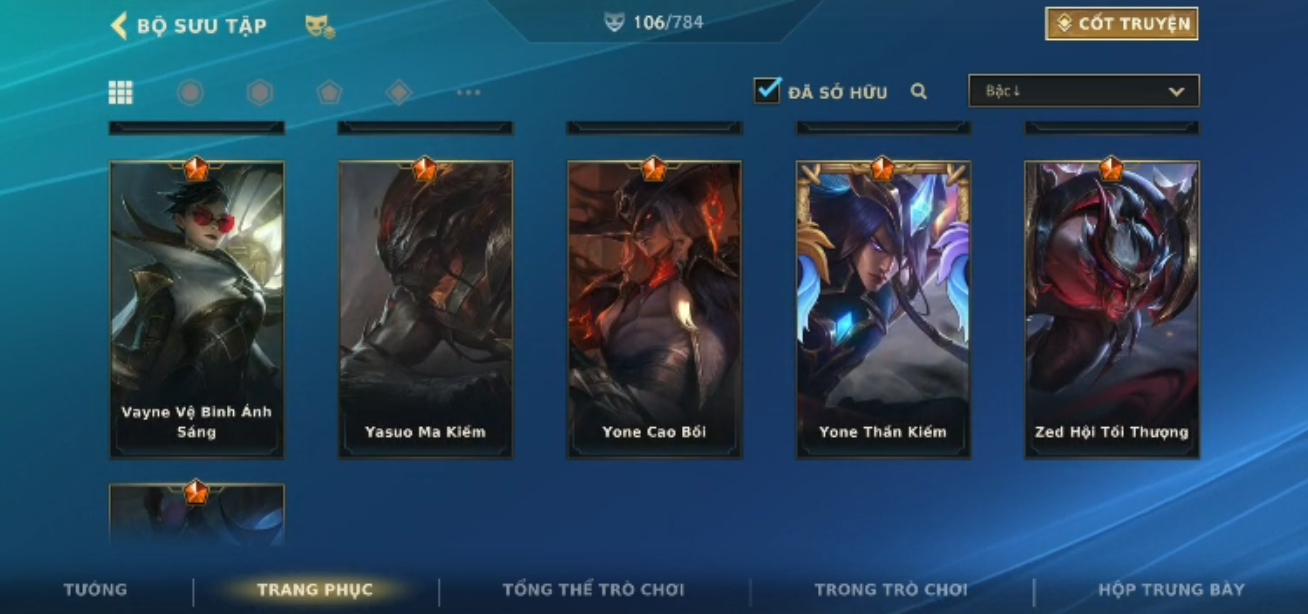Choose the diamond rarity filter icon
The height and width of the screenshot is (614, 1308).
click(x=399, y=93)
